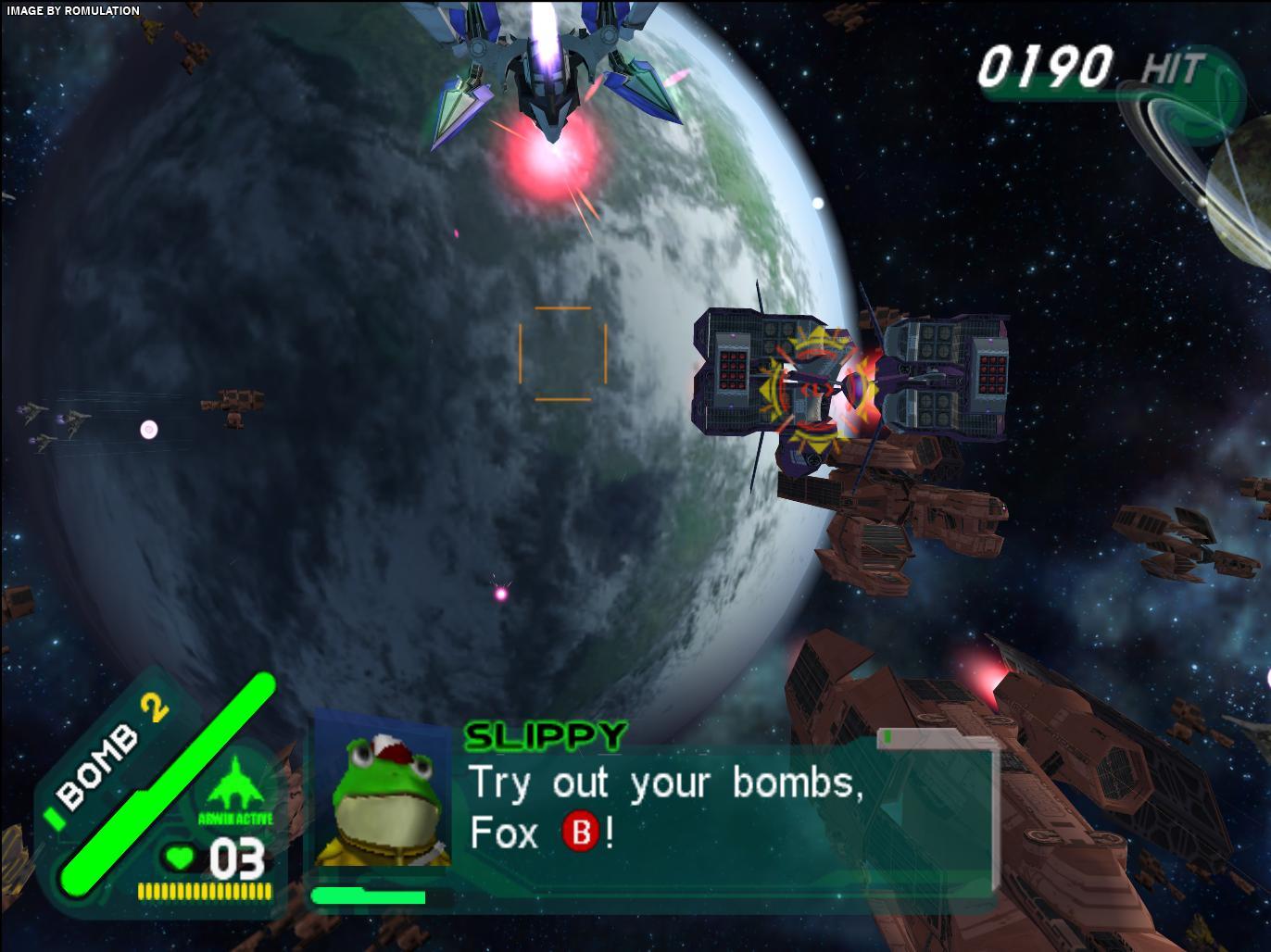Click the BOMB stock indicator
The height and width of the screenshot is (952, 1271).
109,752
